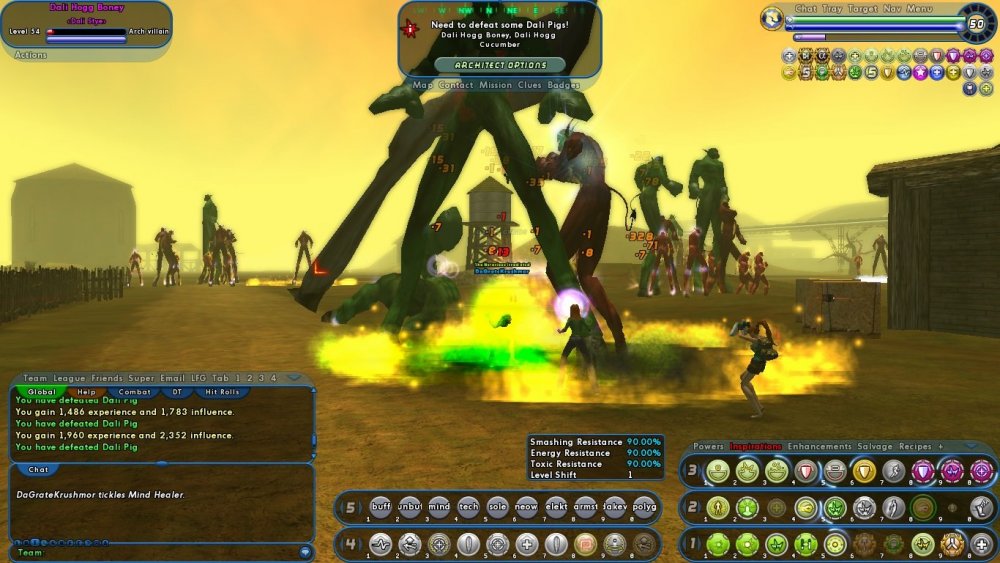Show the Badges window
The width and height of the screenshot is (1000, 563).
[564, 85]
